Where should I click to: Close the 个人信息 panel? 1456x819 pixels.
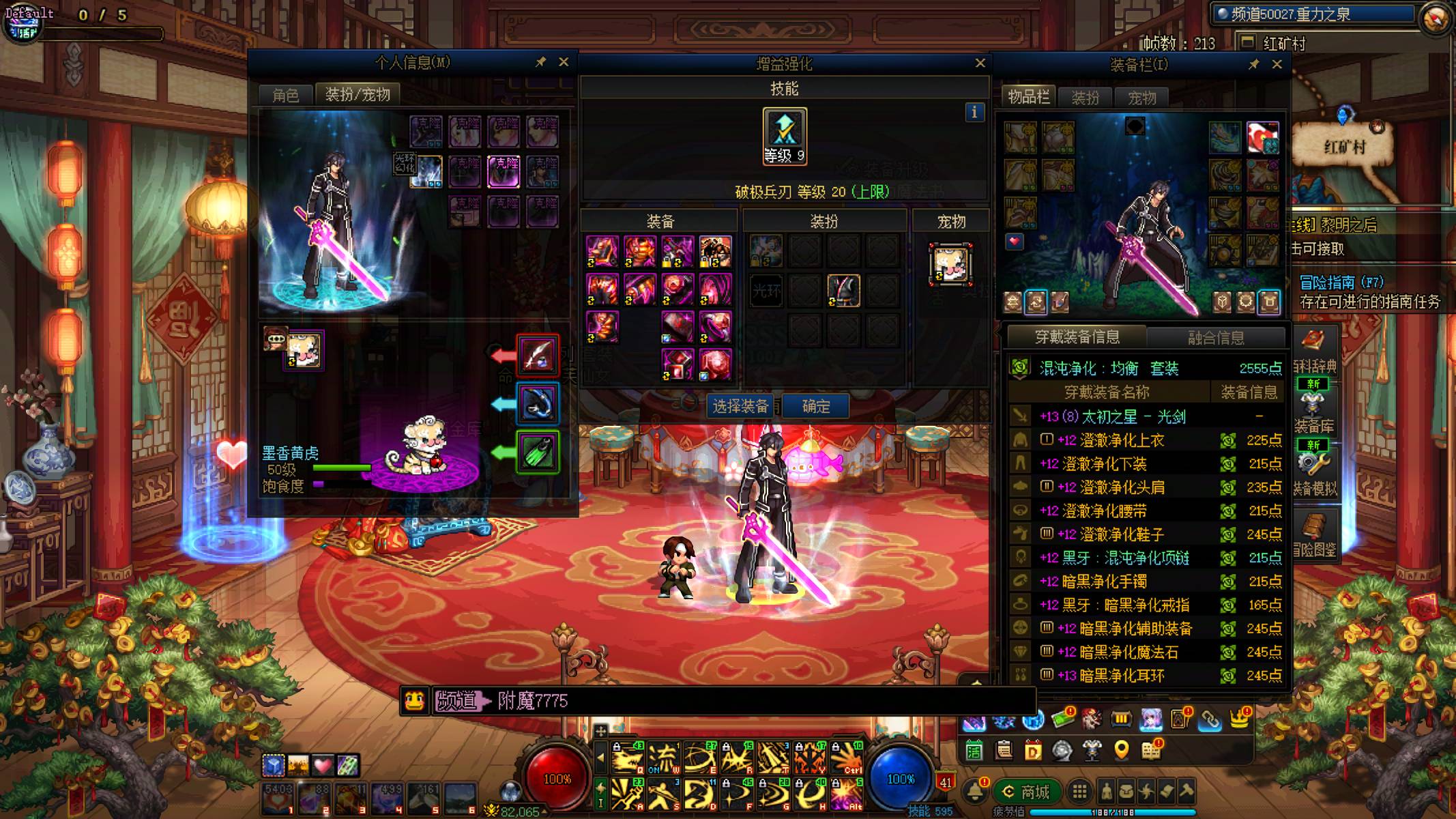564,62
